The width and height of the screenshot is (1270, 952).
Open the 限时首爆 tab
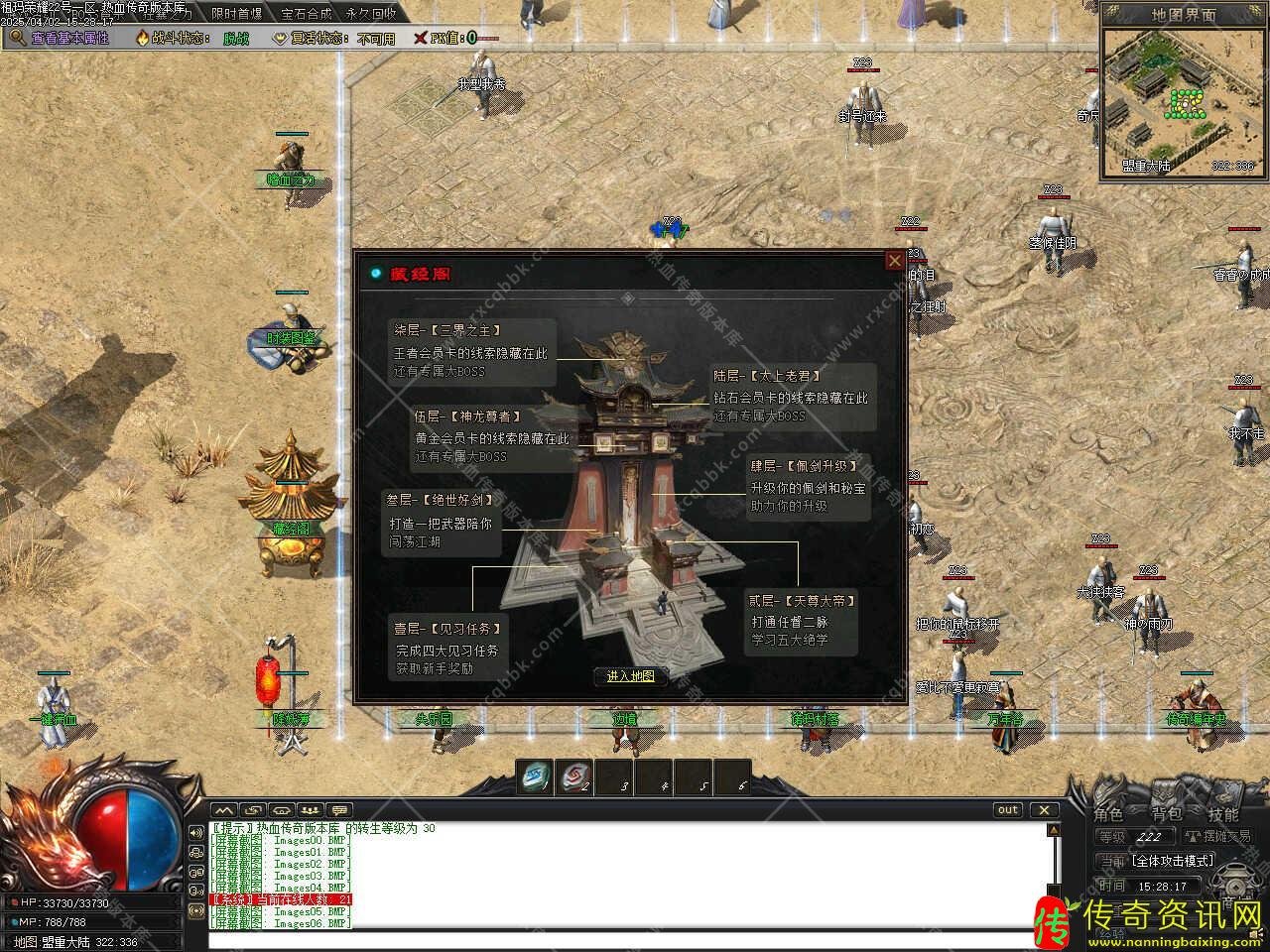[237, 14]
